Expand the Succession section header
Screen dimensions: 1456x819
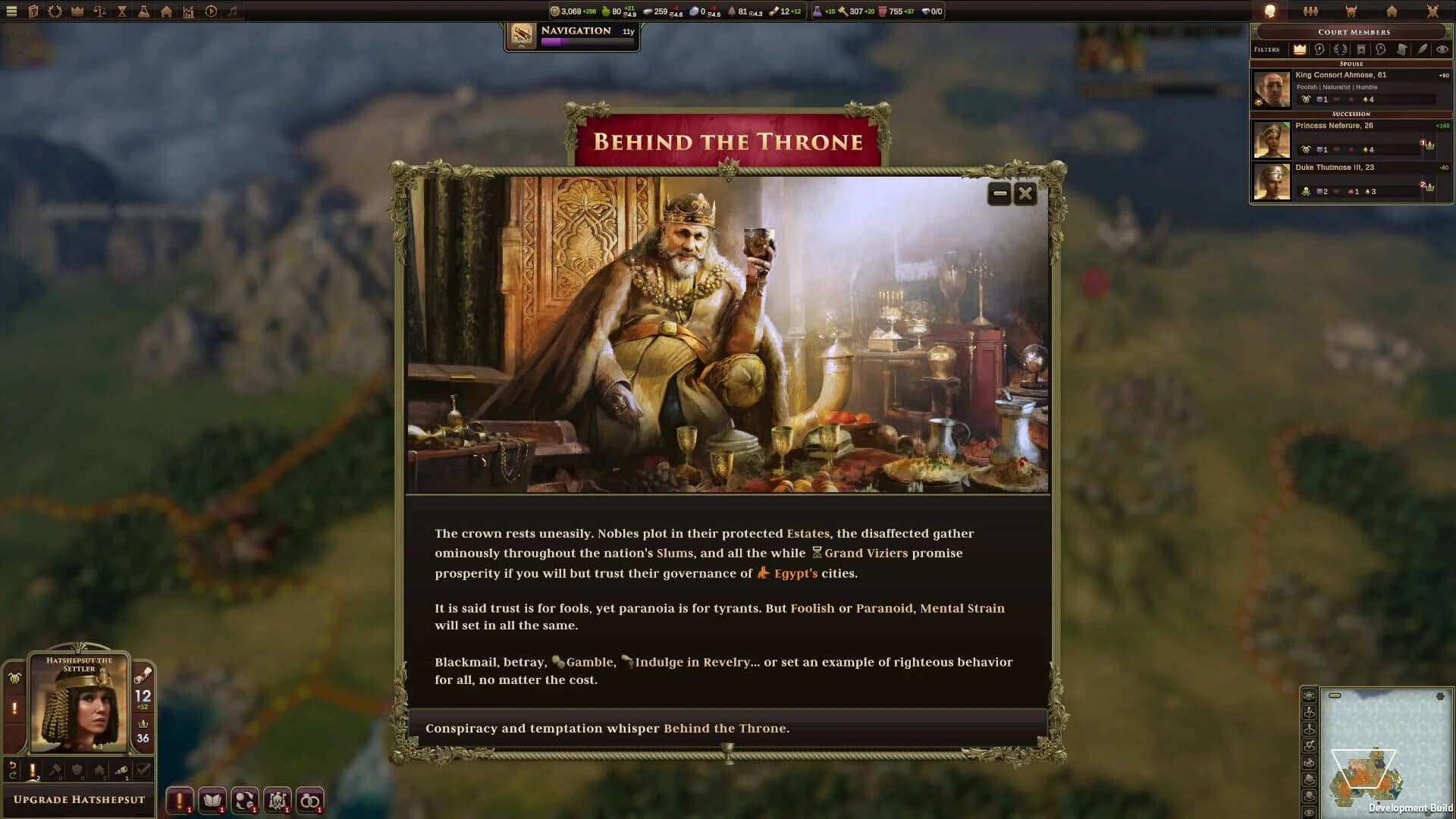coord(1351,114)
